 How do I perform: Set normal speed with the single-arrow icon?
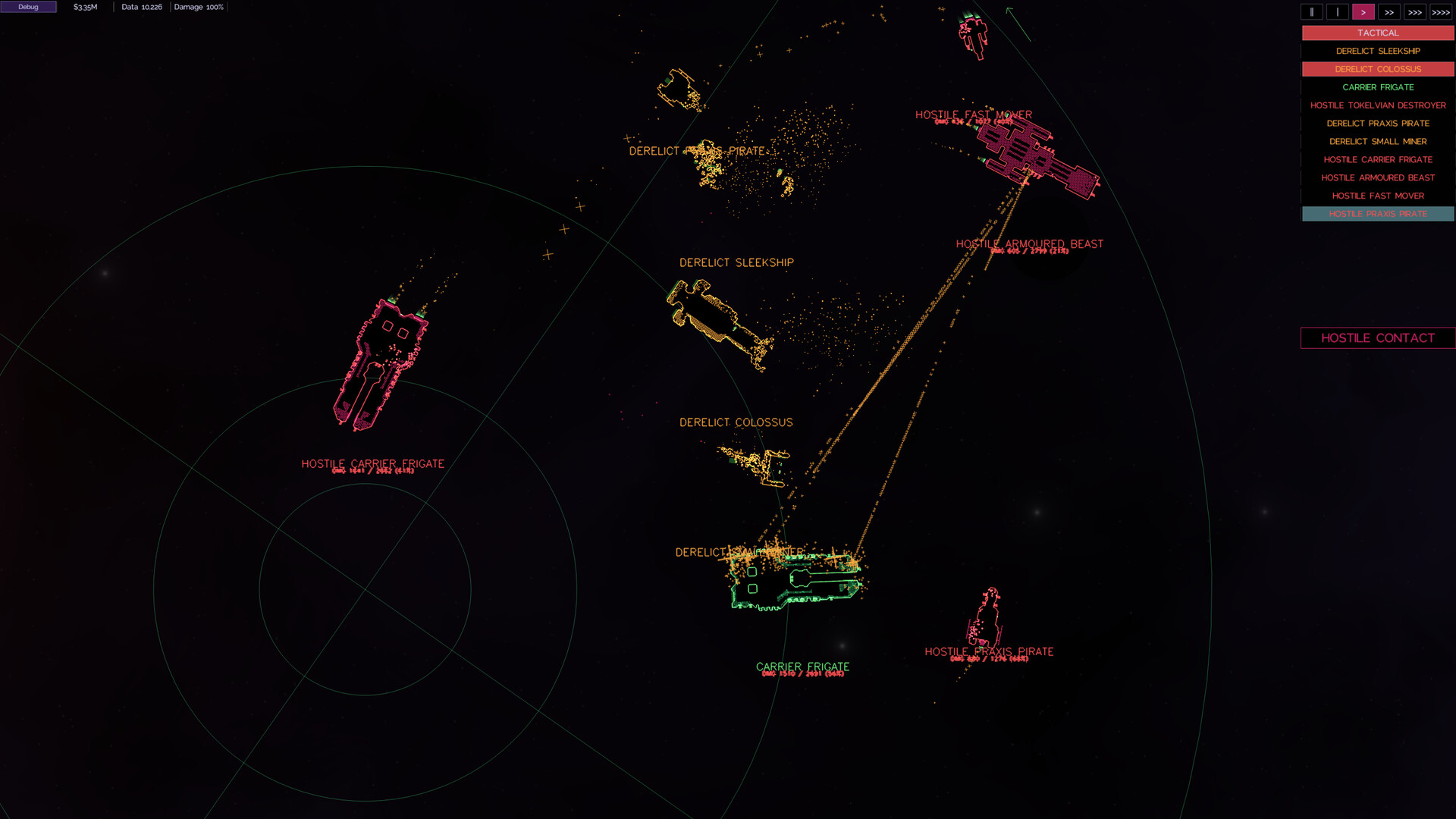[1363, 12]
